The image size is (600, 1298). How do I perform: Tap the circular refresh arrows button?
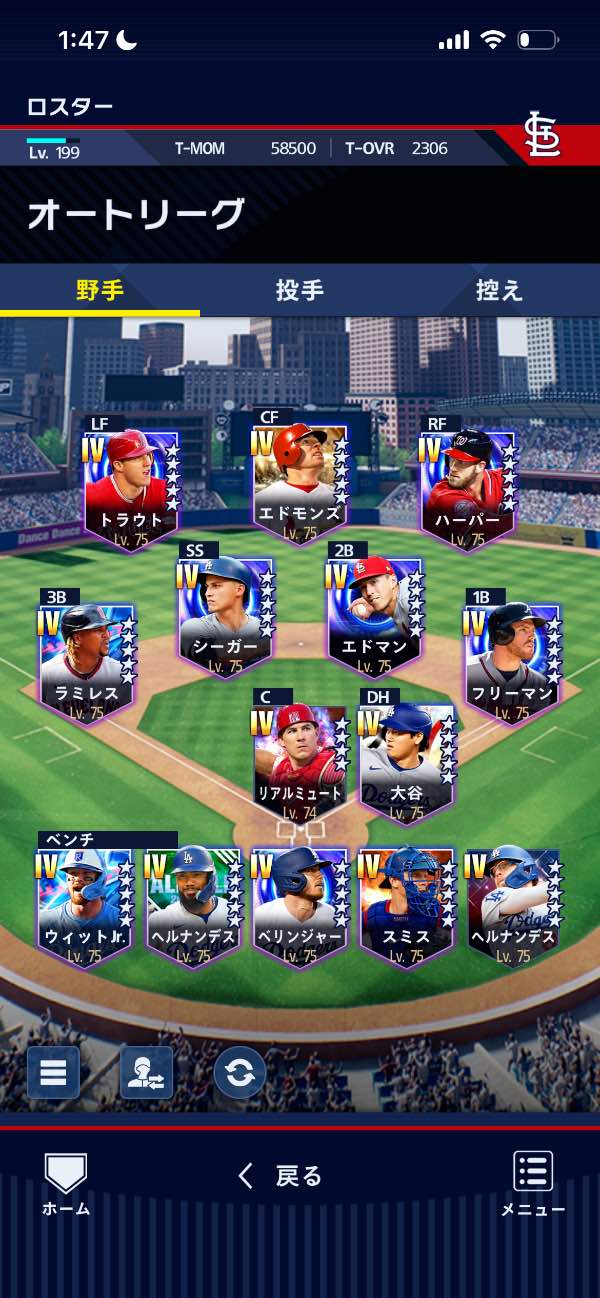pyautogui.click(x=240, y=1073)
